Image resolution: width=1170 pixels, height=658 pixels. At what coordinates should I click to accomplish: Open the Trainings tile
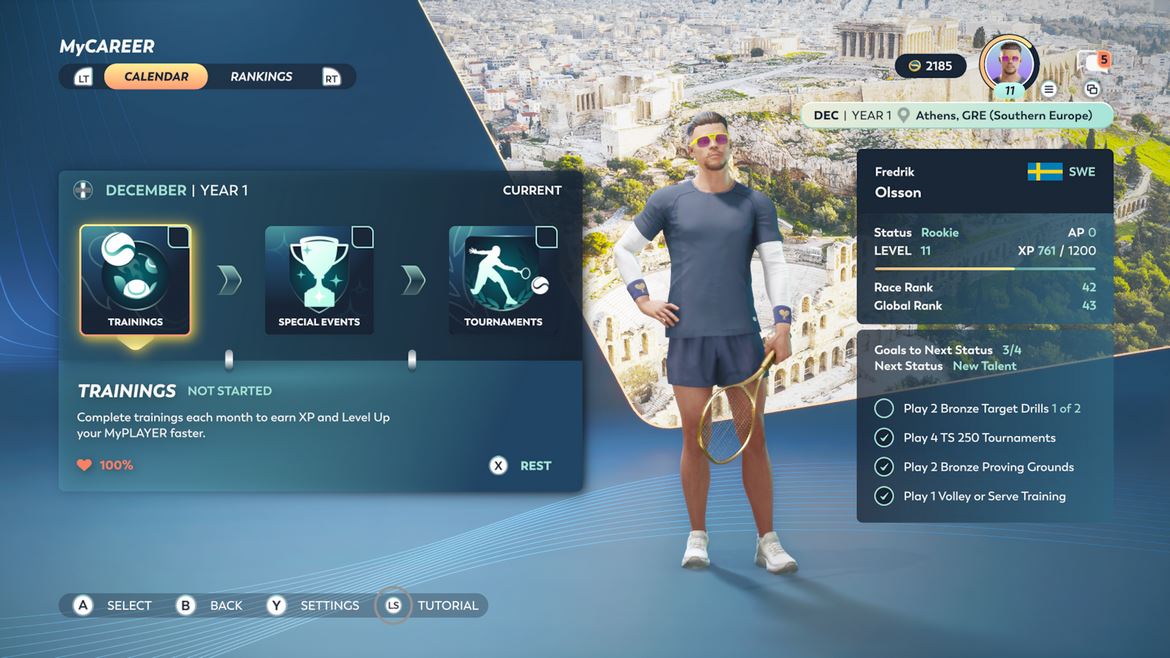[135, 280]
